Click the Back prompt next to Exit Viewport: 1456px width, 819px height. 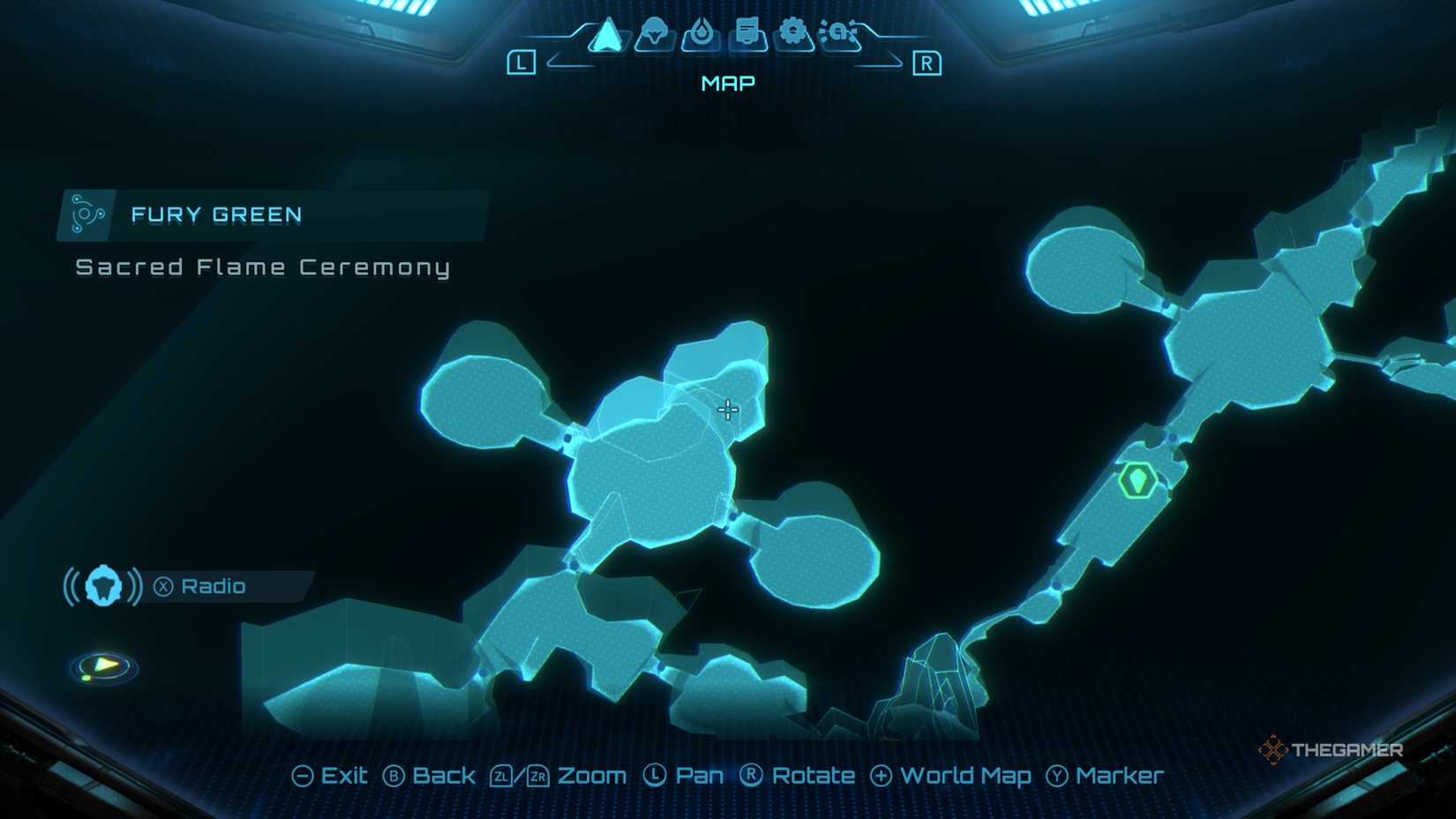tap(430, 775)
